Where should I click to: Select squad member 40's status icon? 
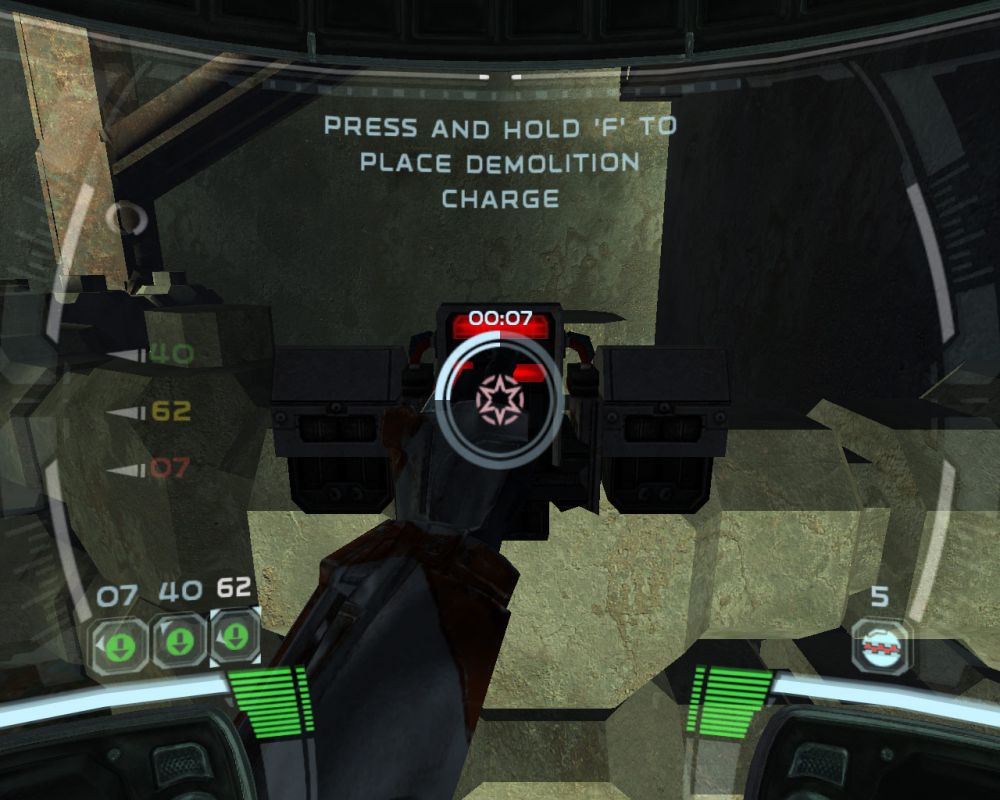pos(179,641)
